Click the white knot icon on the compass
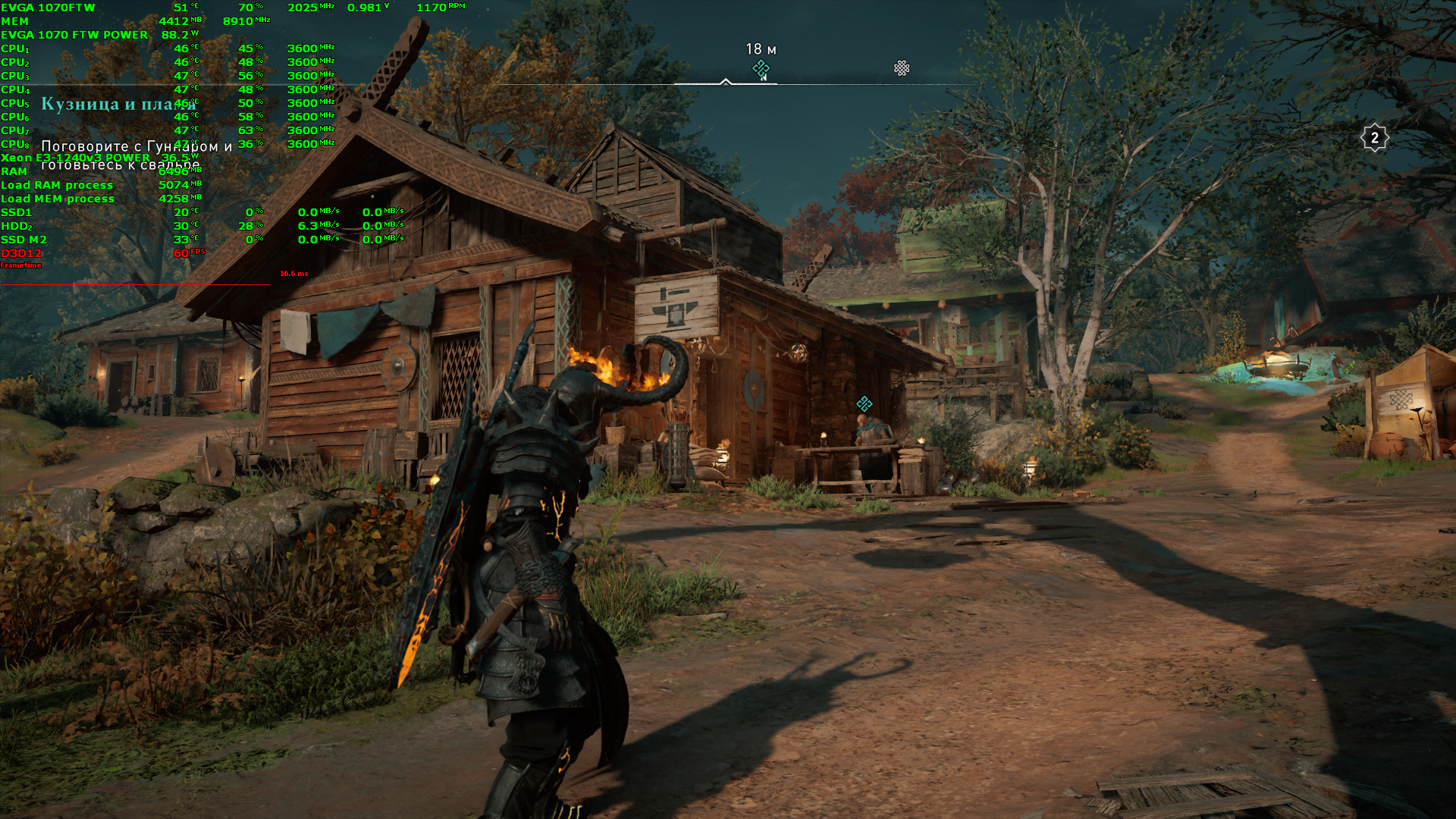Viewport: 1456px width, 819px height. pos(902,68)
